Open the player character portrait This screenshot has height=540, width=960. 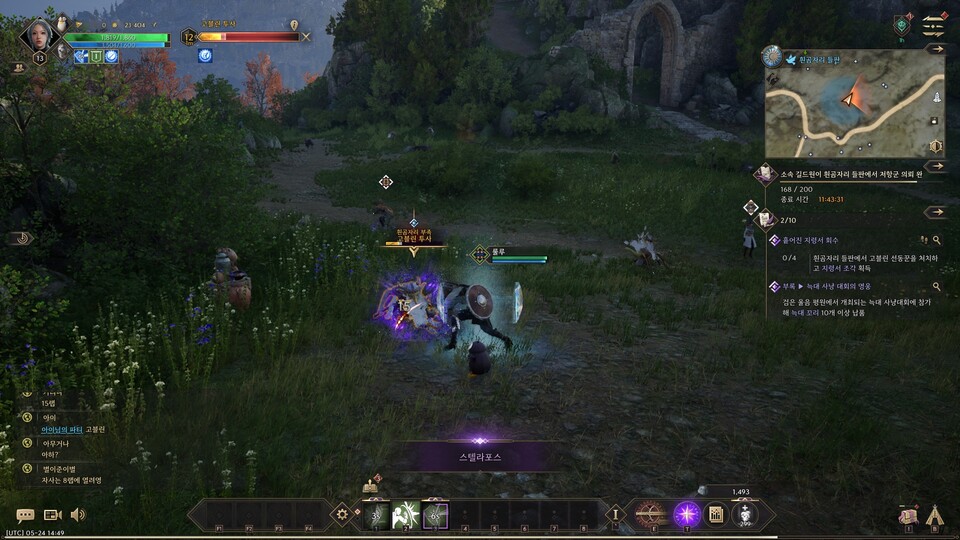coord(41,36)
